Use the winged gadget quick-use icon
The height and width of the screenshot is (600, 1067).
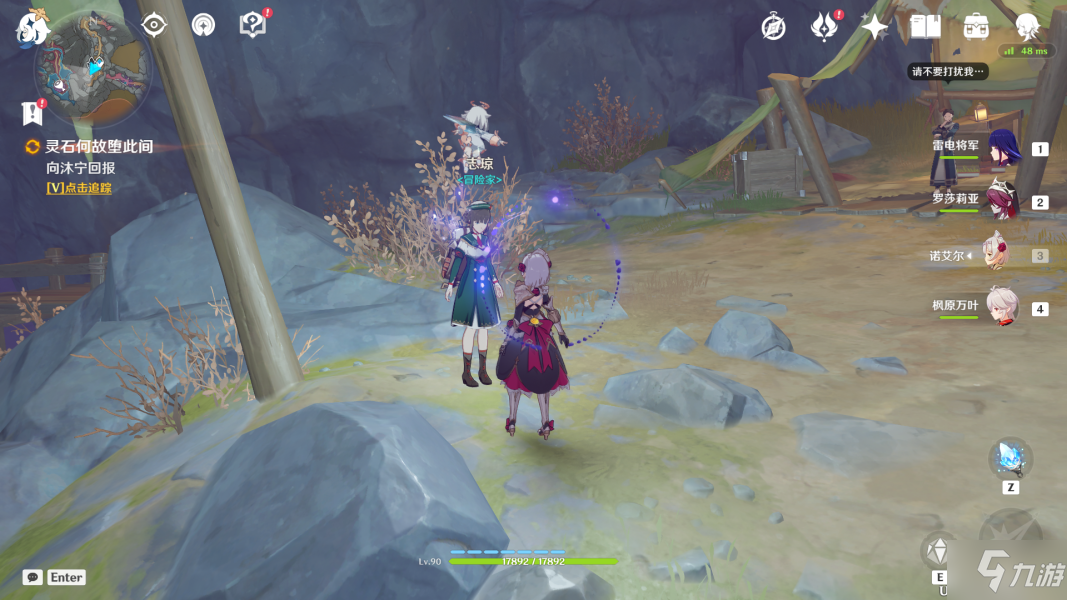(1010, 459)
